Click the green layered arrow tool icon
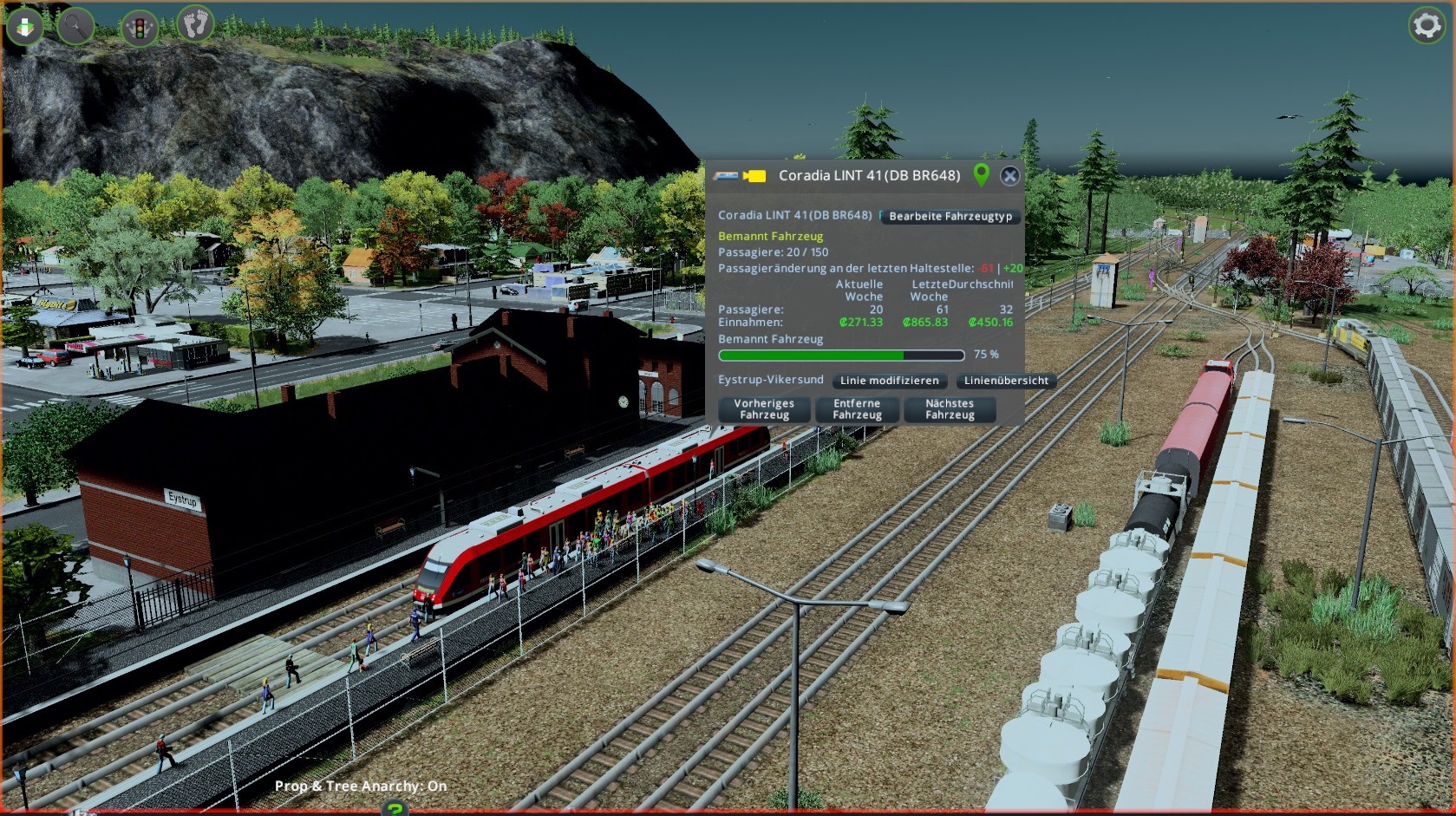1456x816 pixels. (24, 26)
